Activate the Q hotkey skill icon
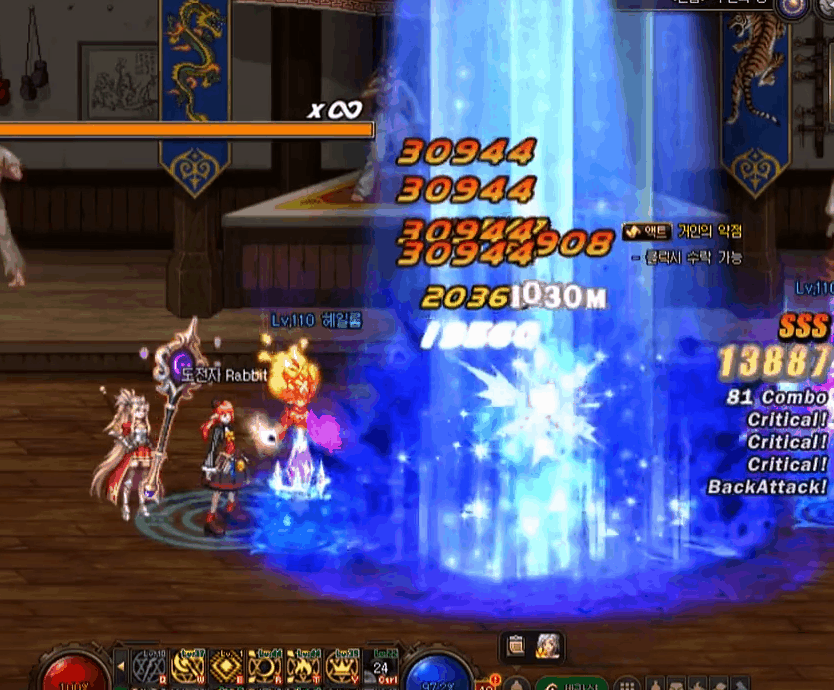 point(150,667)
